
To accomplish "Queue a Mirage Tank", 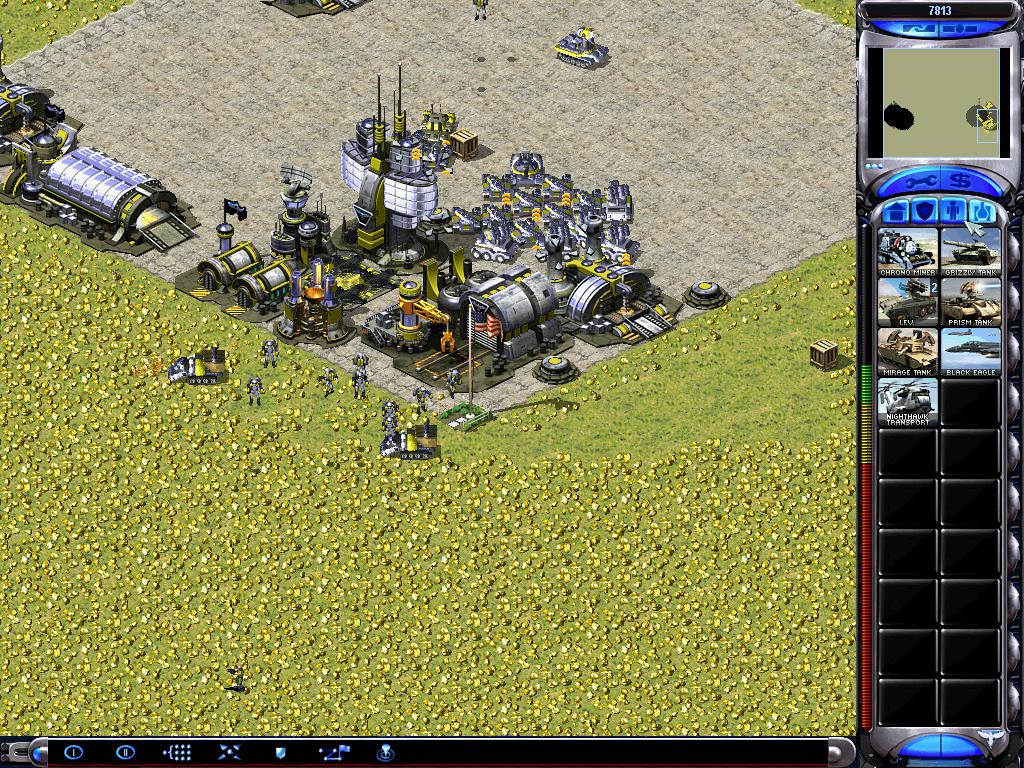I will pos(908,352).
